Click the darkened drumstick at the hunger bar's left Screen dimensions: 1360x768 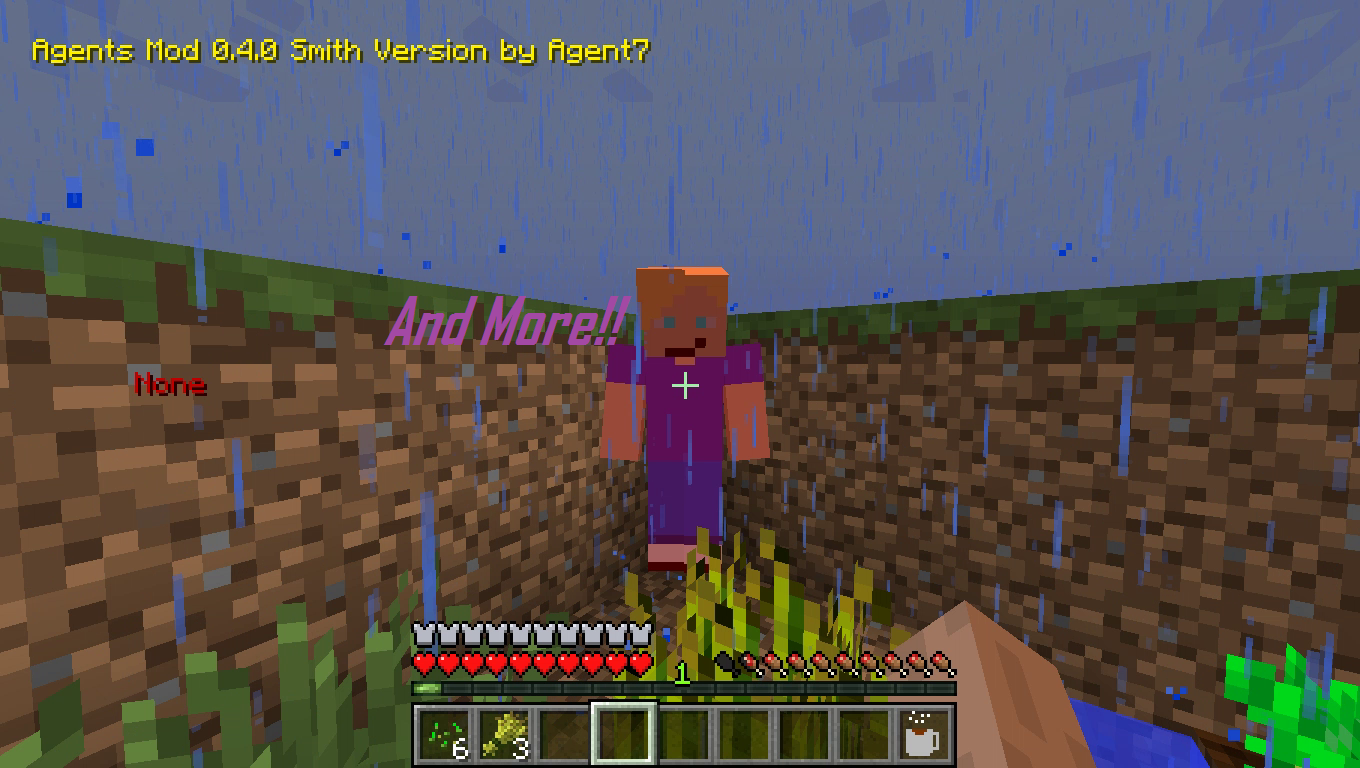coord(725,662)
